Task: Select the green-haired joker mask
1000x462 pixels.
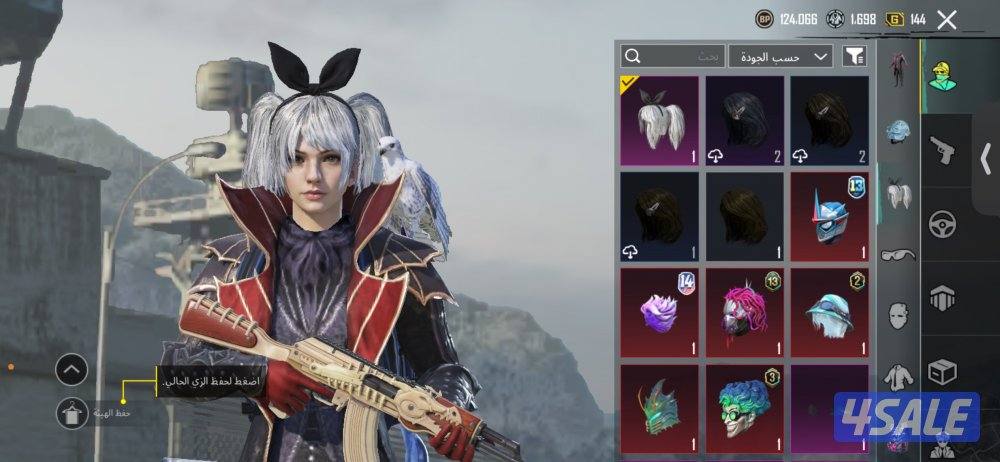Action: tap(744, 407)
